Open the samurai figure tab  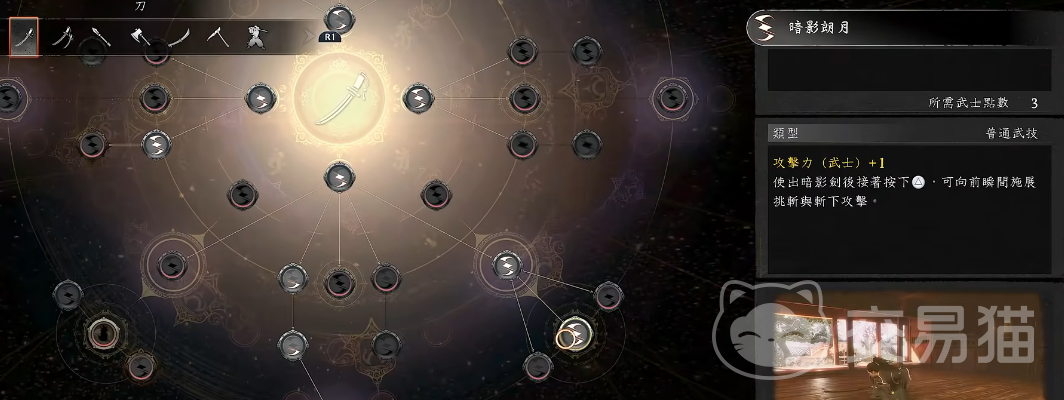coord(257,38)
